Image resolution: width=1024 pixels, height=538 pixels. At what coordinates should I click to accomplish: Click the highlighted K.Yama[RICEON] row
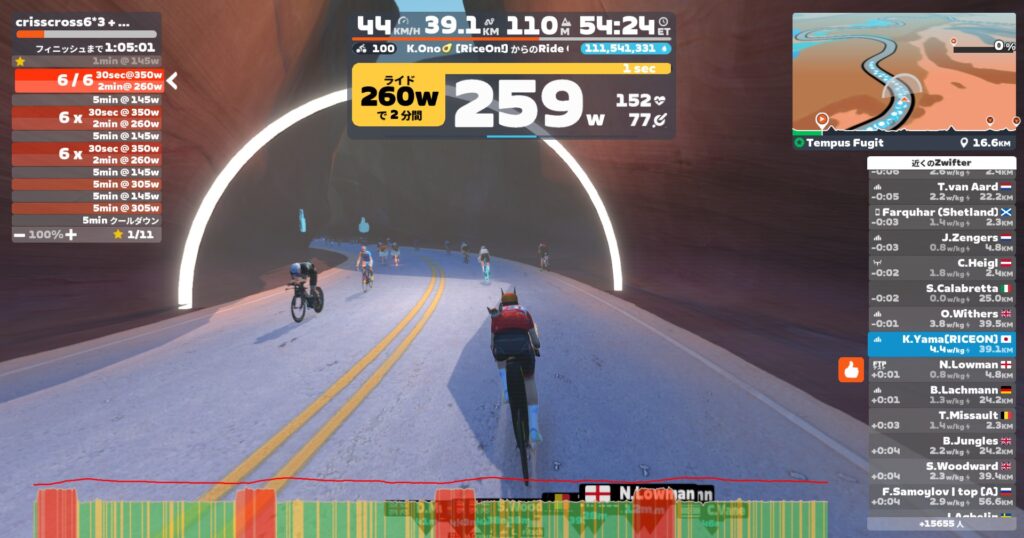click(x=941, y=343)
